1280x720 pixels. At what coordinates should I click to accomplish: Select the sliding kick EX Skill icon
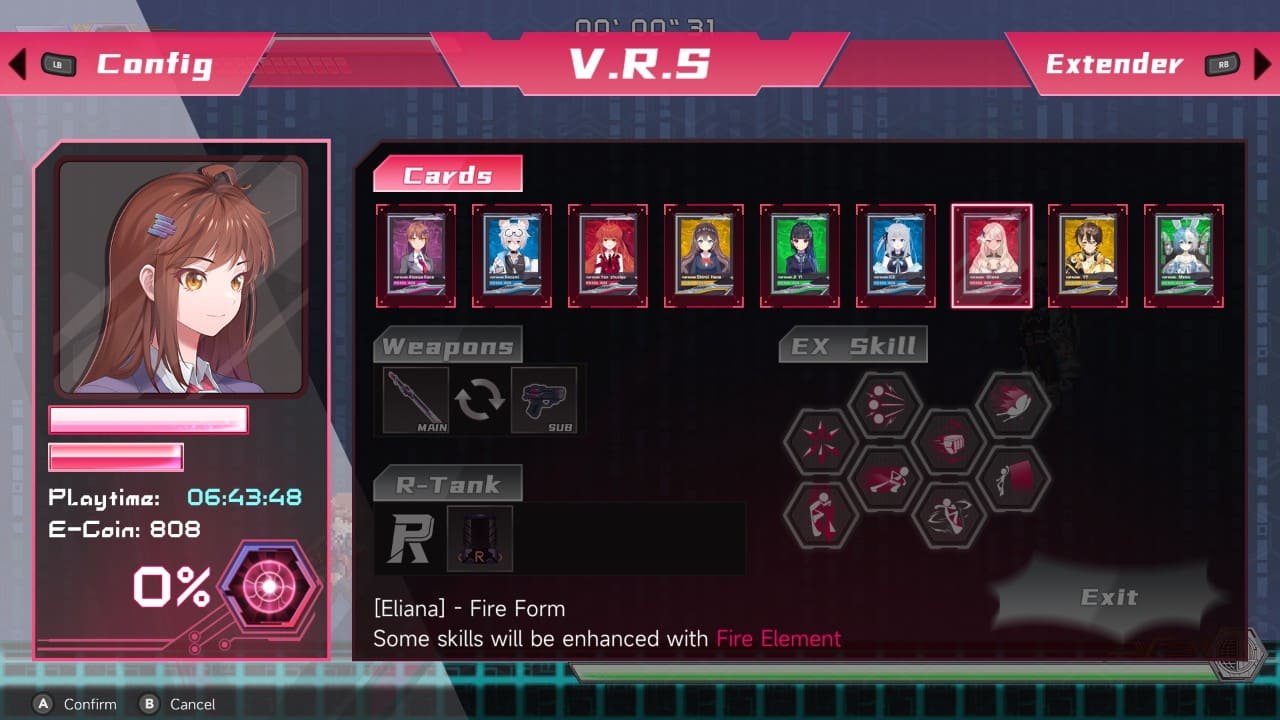coord(885,478)
